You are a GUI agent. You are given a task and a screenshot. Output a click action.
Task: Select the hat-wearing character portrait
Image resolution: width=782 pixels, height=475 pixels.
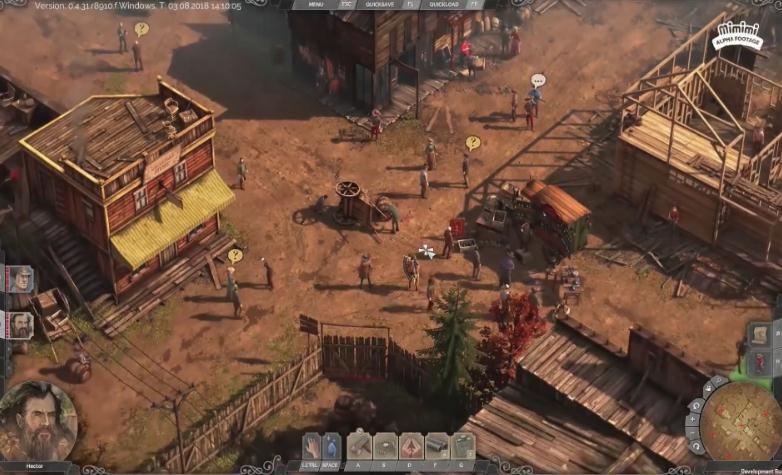[20, 280]
